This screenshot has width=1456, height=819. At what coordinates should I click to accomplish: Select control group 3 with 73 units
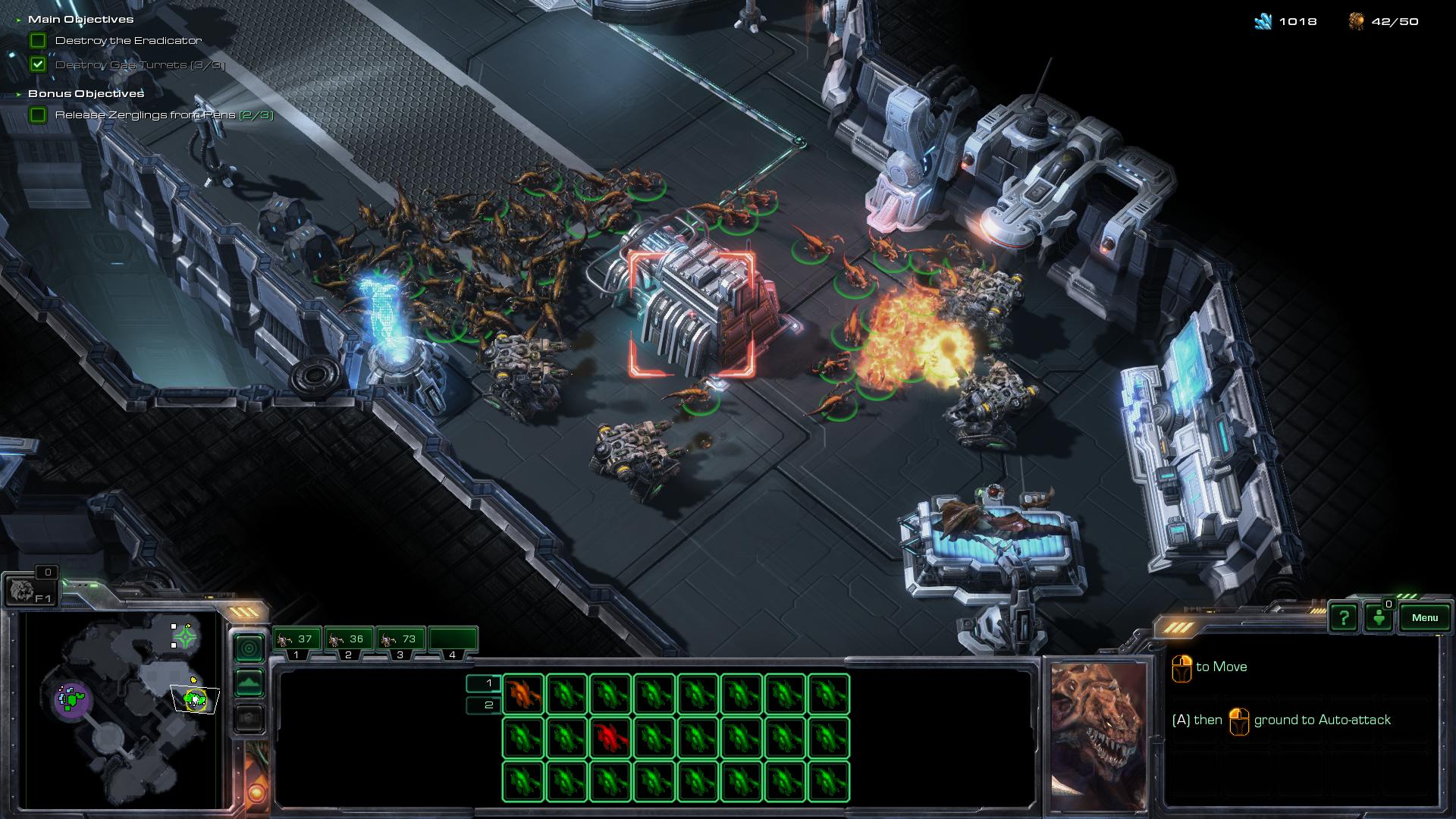400,641
